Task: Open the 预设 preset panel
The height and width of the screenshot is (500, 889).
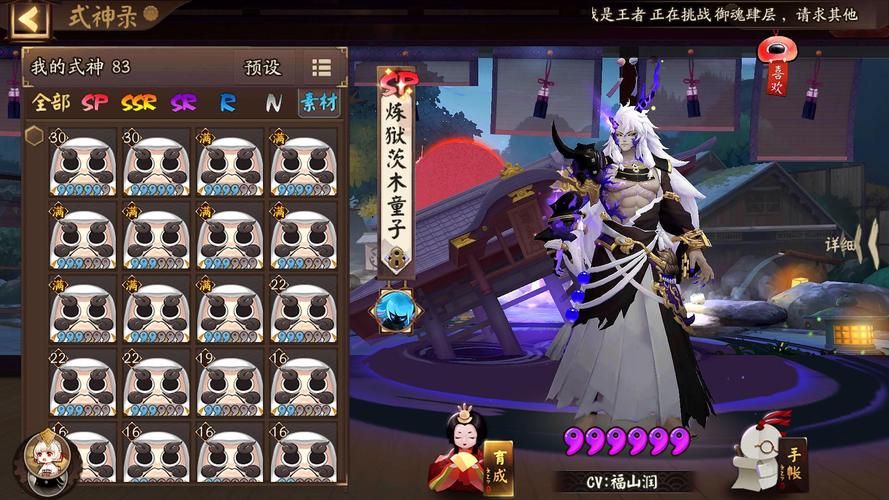Action: (x=263, y=68)
